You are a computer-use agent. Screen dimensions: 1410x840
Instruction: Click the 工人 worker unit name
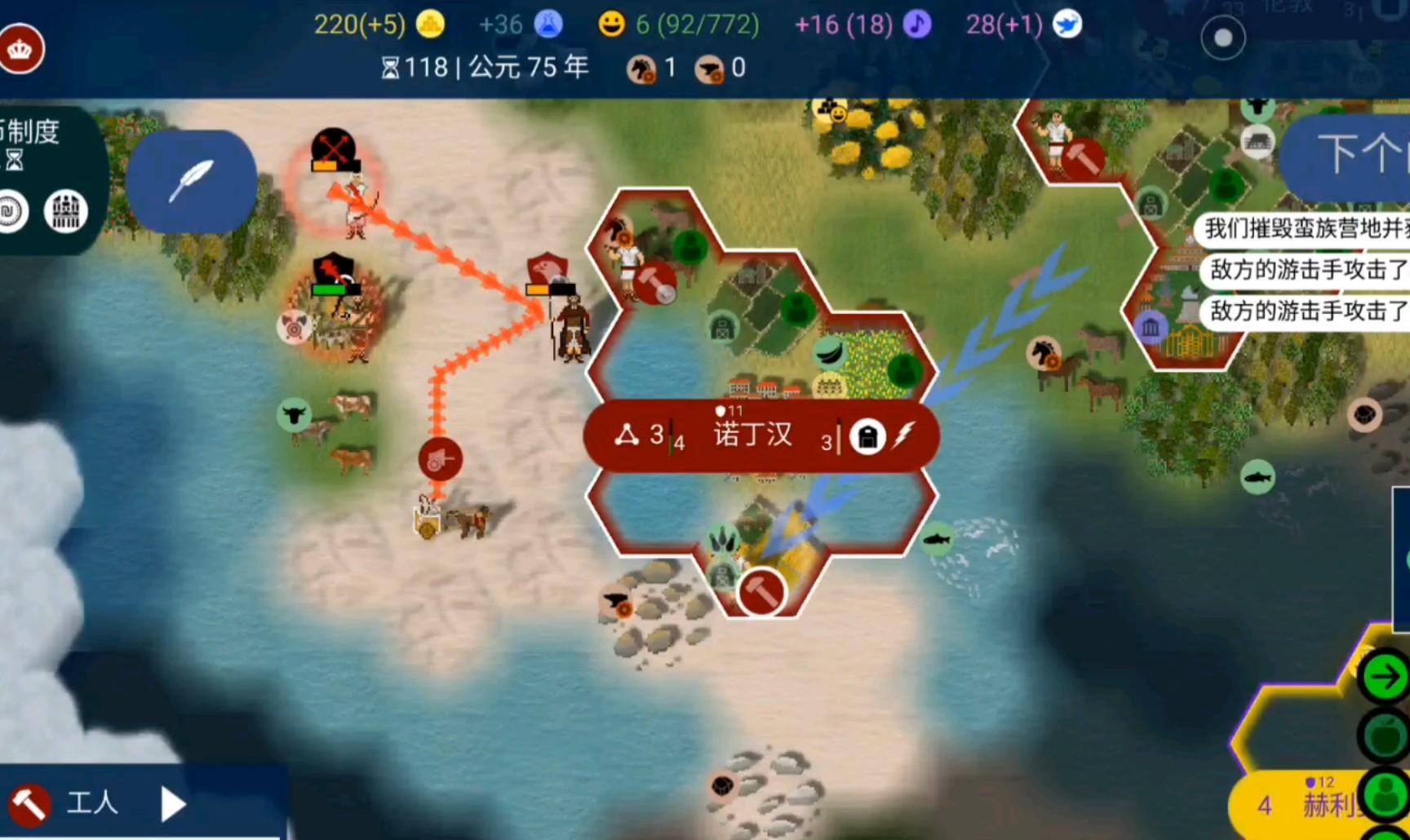click(x=91, y=802)
